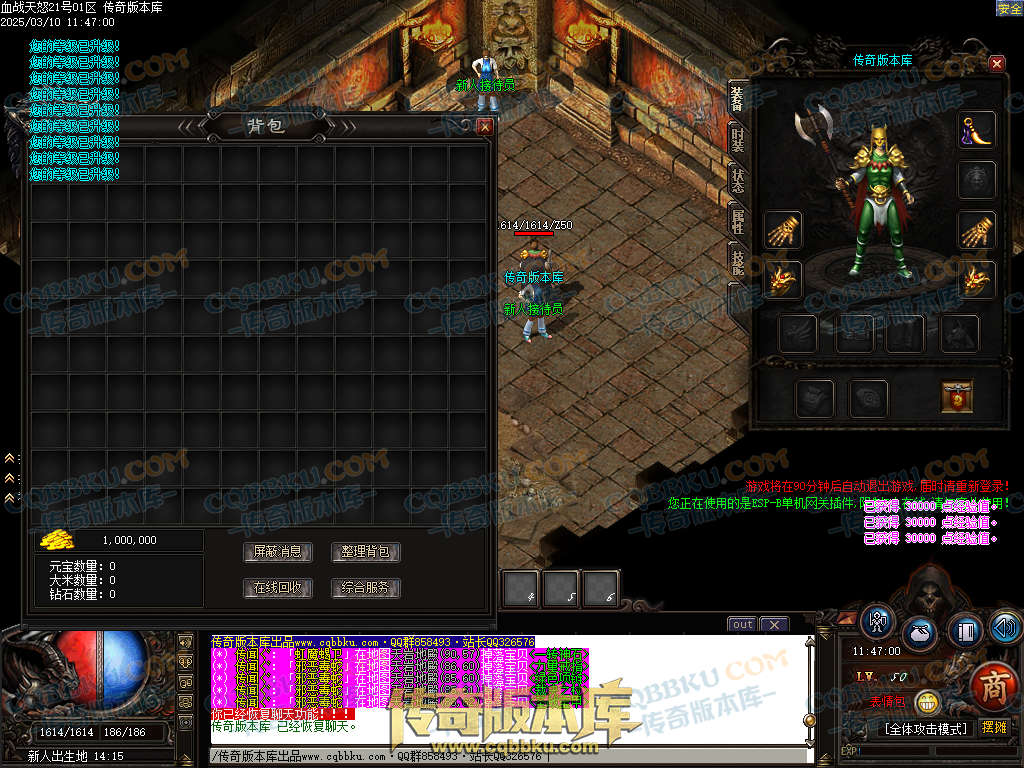Viewport: 1024px width, 768px height.
Task: Select the red banner medal slot
Action: coord(957,397)
